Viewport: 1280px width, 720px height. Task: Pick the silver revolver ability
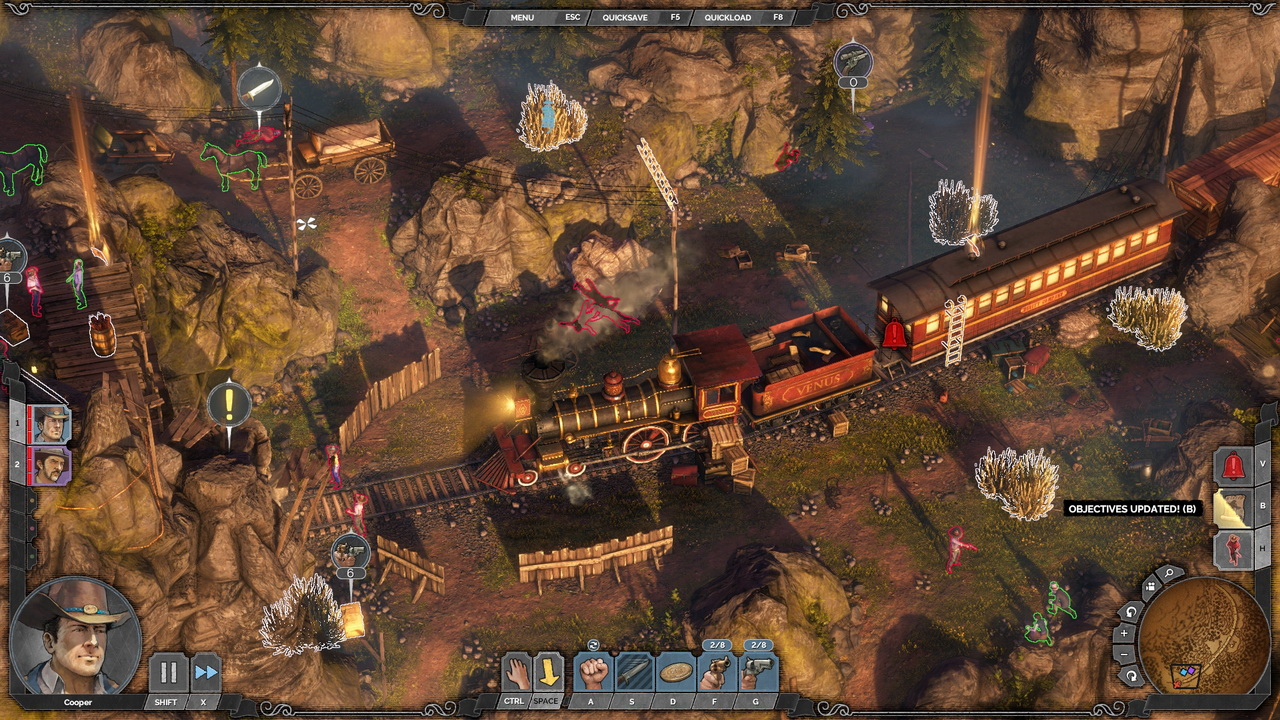758,672
